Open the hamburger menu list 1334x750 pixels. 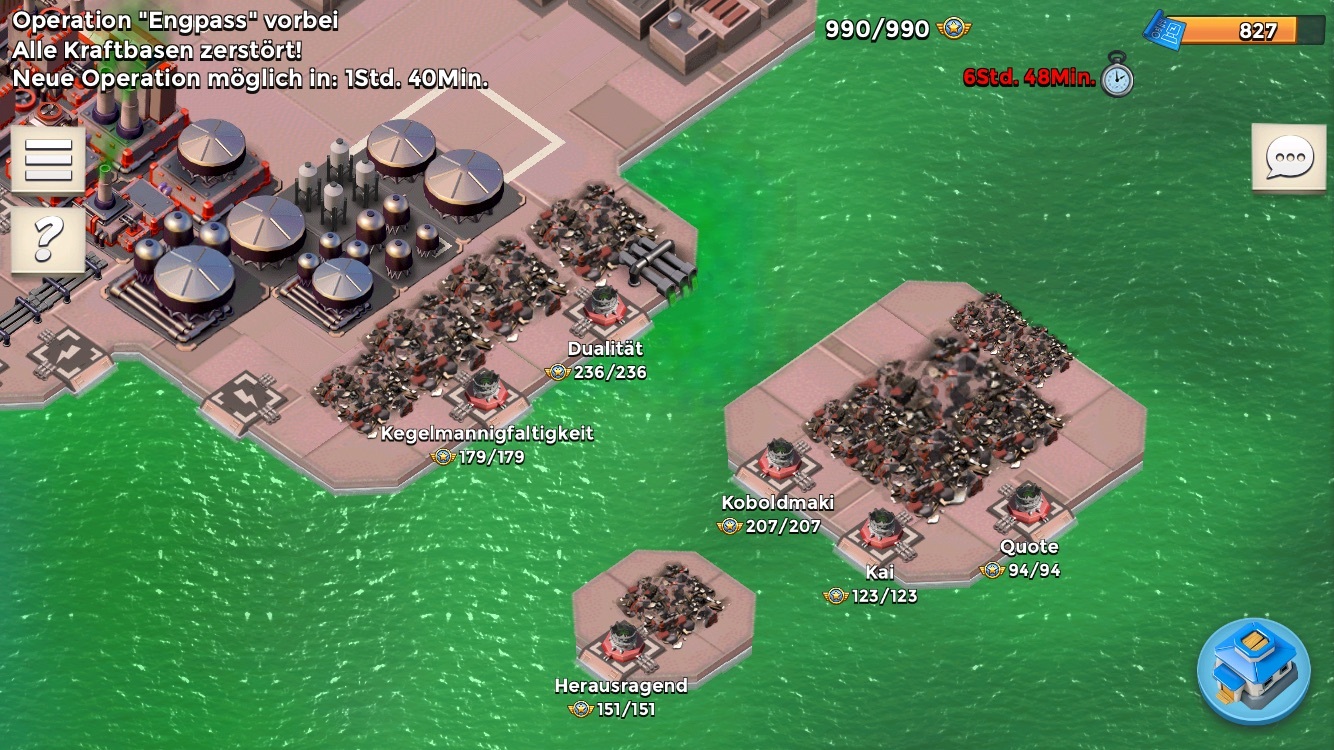click(x=48, y=159)
